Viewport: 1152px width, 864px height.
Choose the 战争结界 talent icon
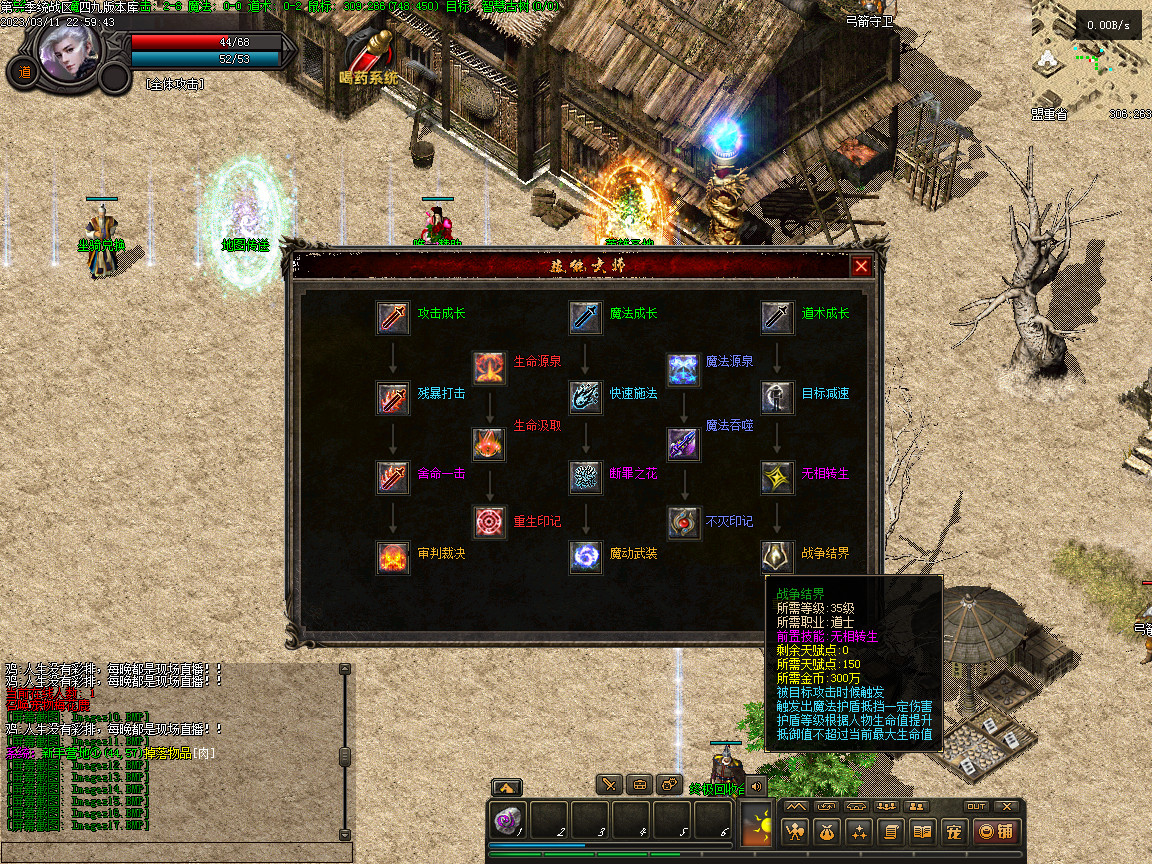[x=777, y=557]
